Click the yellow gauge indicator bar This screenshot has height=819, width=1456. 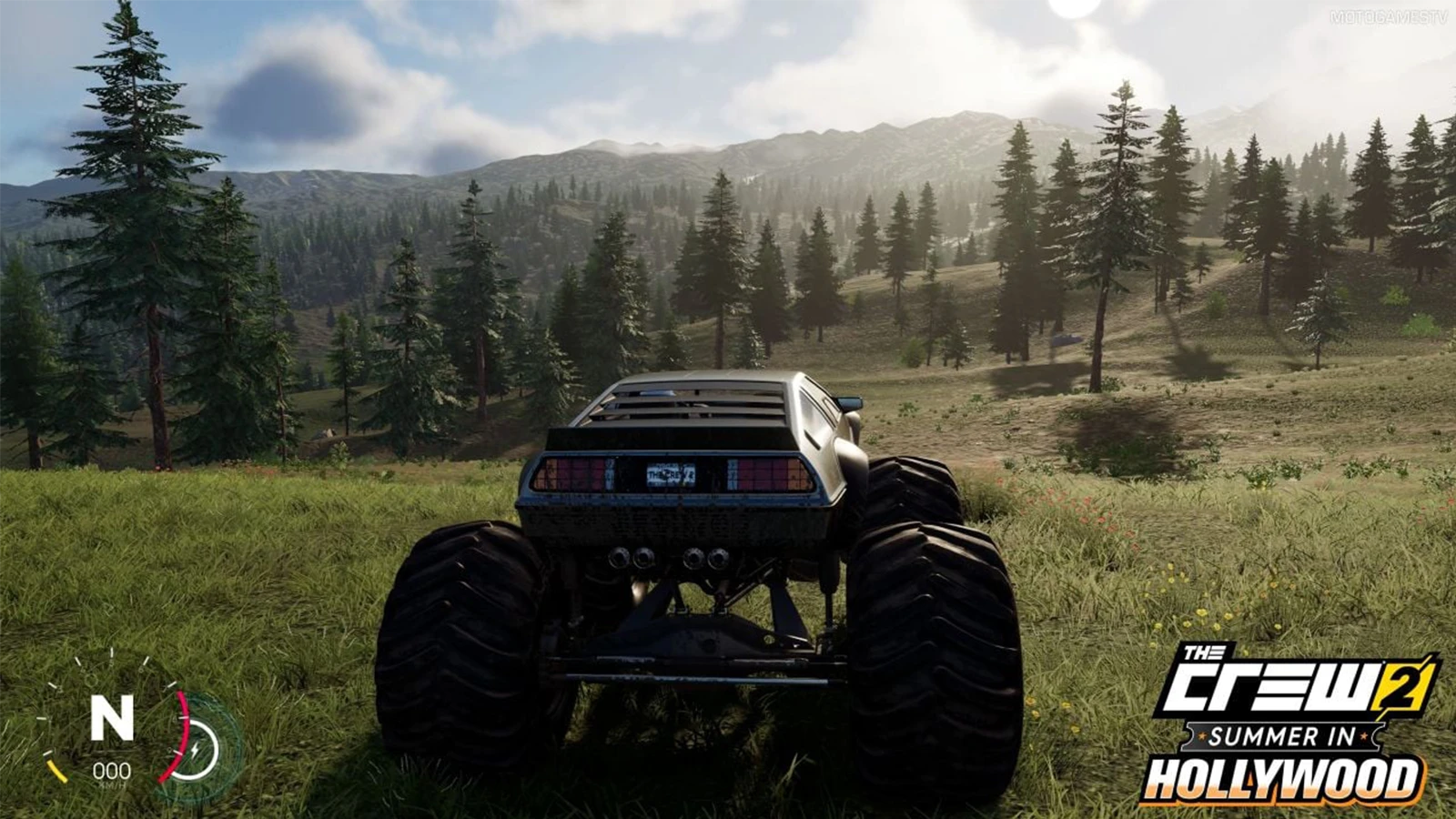click(56, 771)
